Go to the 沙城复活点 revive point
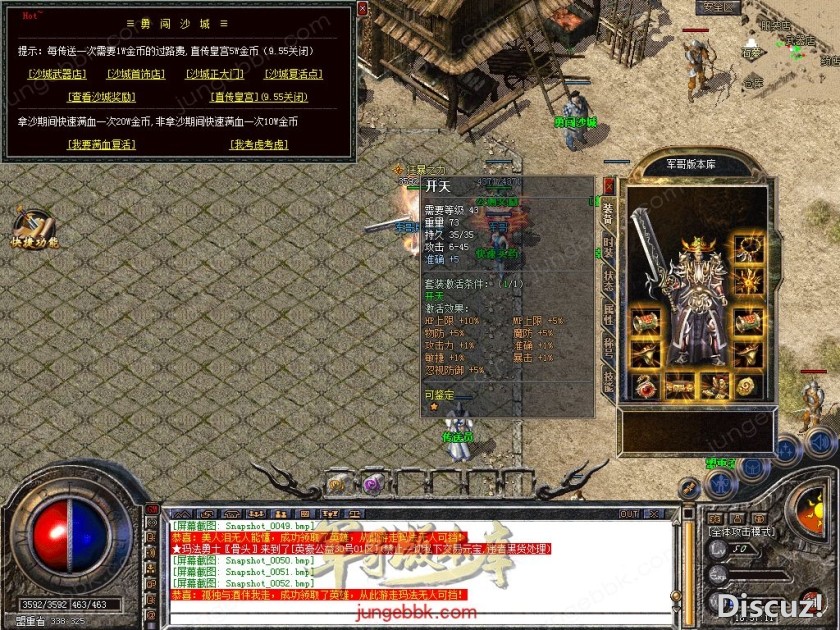The image size is (840, 630). click(x=294, y=73)
